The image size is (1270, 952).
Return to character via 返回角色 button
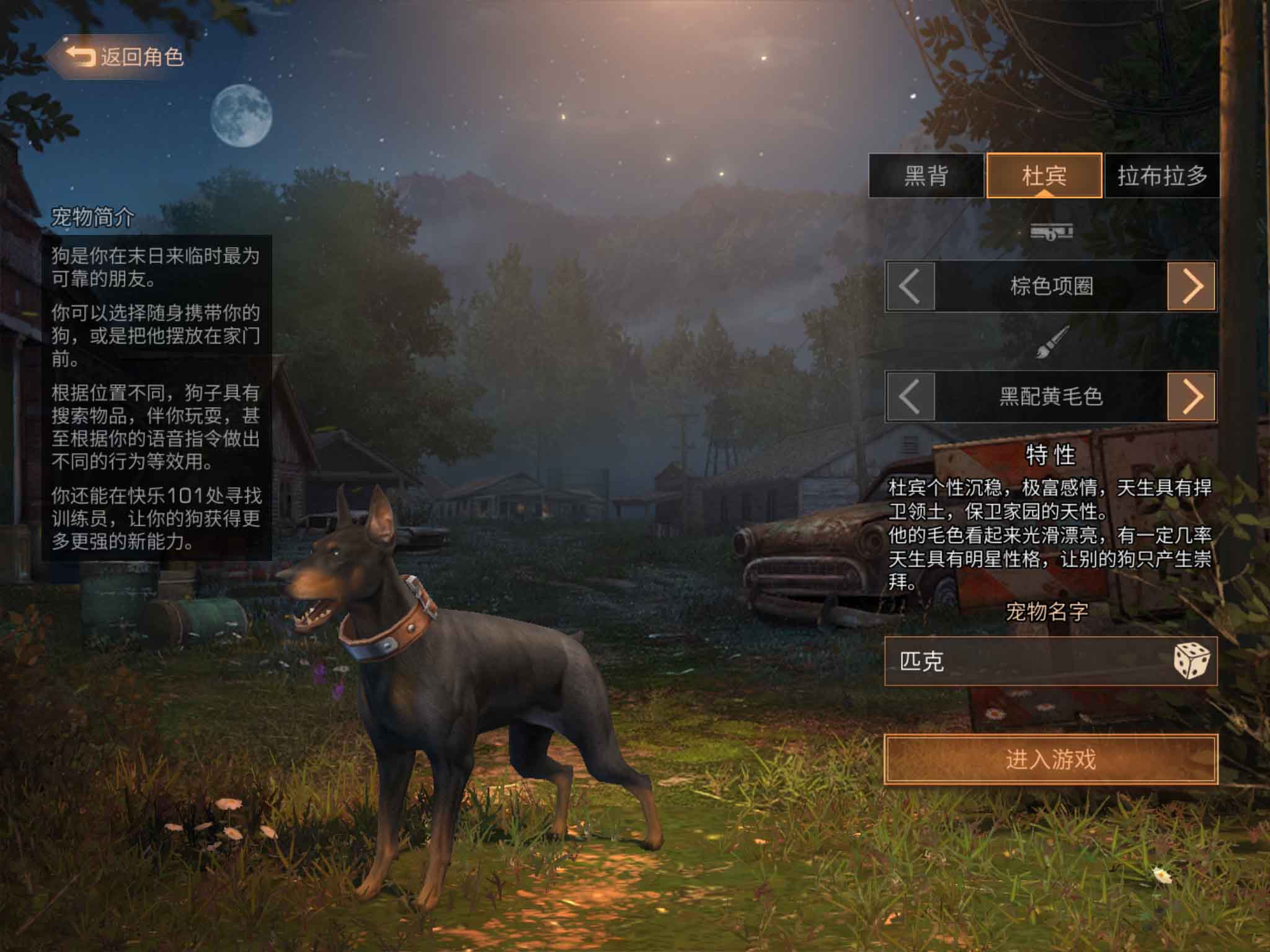click(x=124, y=57)
